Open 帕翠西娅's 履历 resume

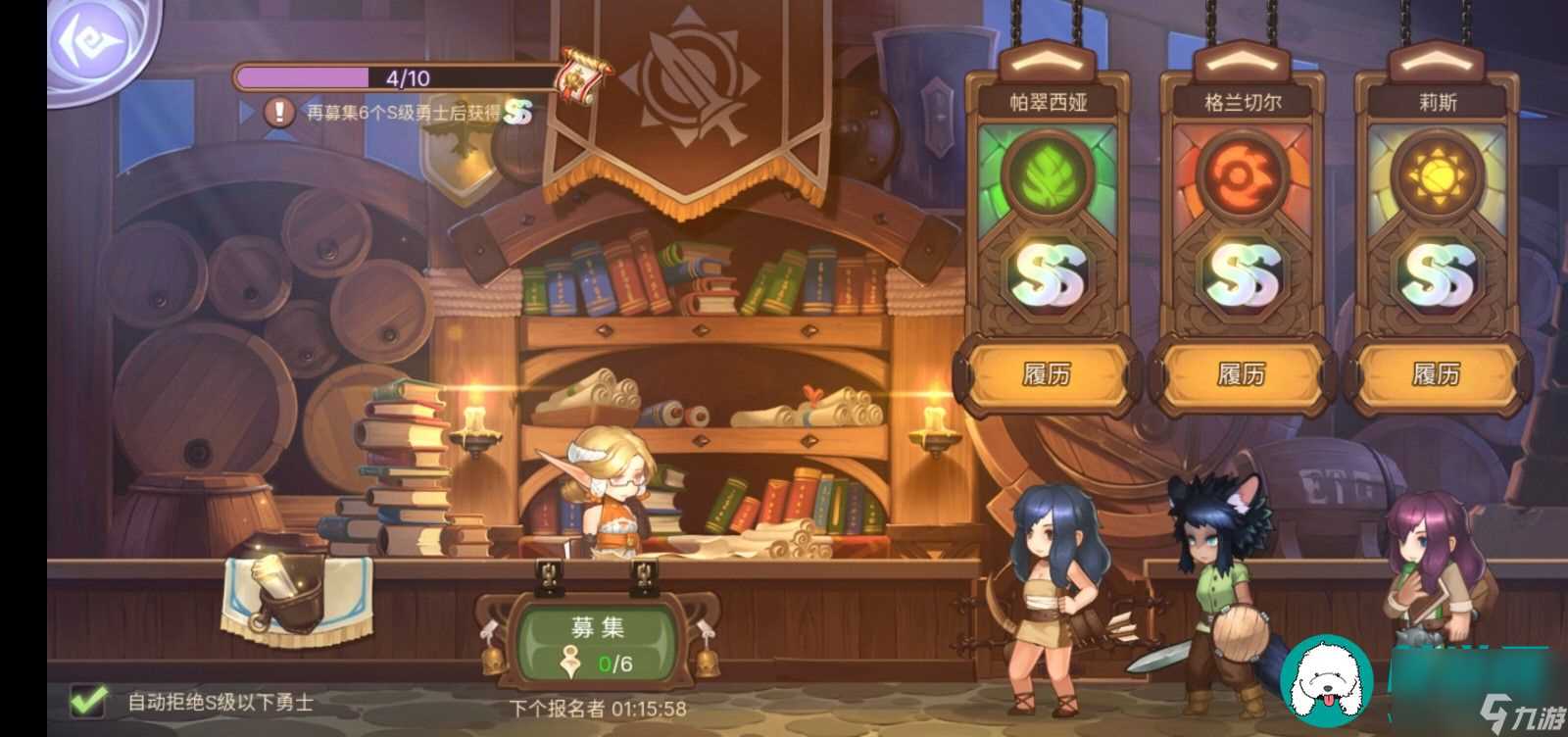point(1047,373)
